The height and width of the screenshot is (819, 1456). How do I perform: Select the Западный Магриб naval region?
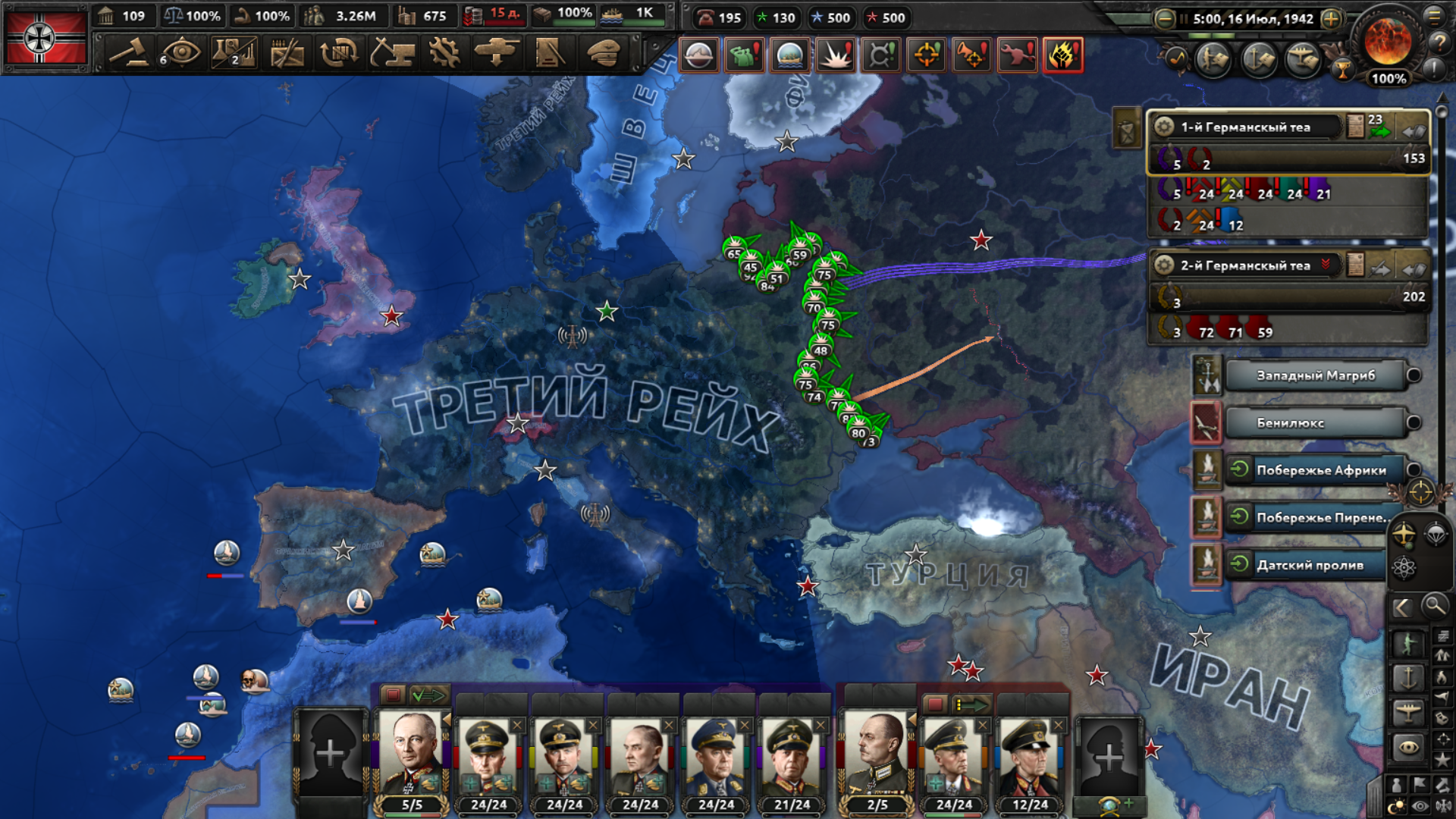click(x=1316, y=375)
